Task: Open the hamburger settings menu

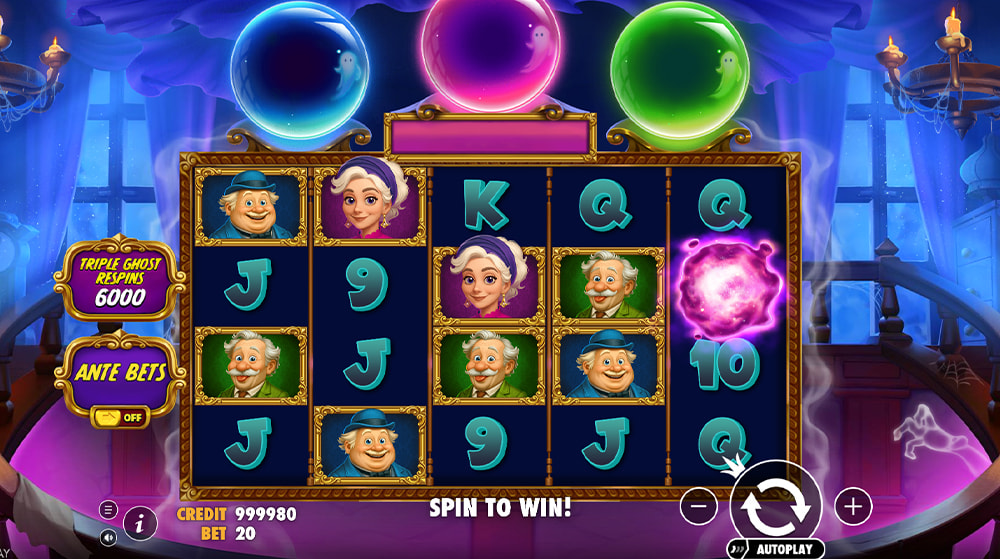Action: (108, 509)
